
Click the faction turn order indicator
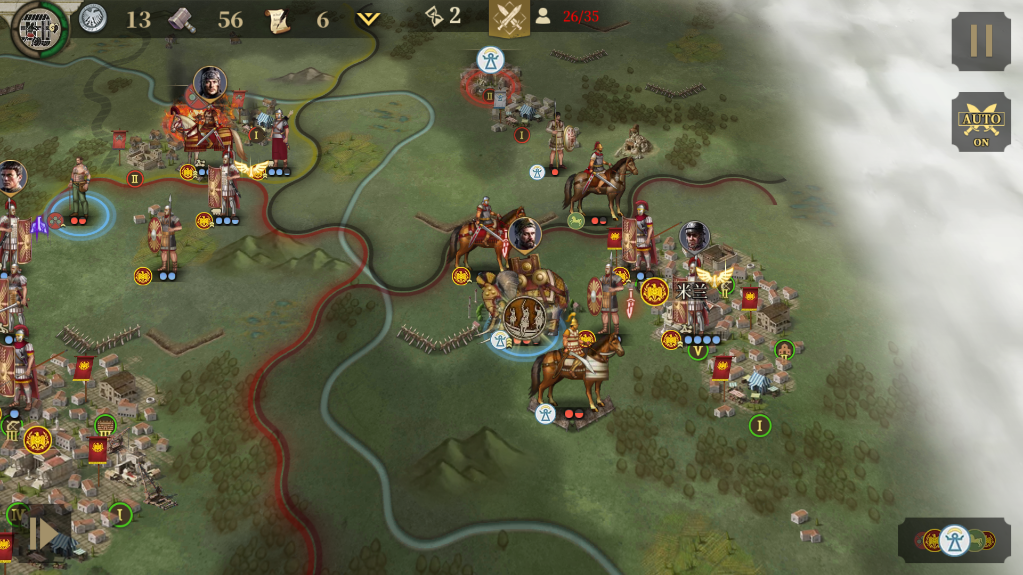click(953, 540)
